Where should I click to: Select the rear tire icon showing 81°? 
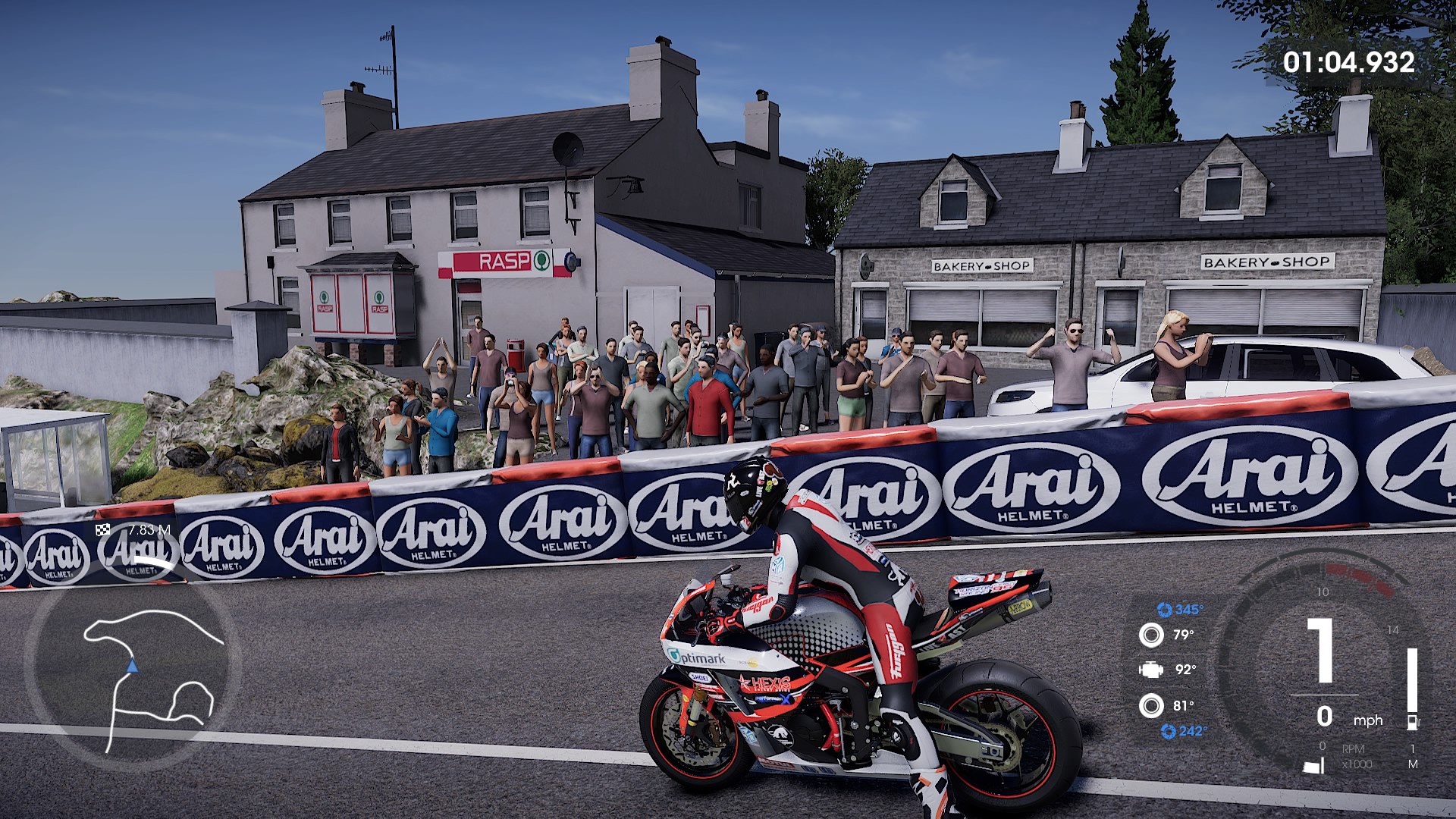click(1150, 706)
